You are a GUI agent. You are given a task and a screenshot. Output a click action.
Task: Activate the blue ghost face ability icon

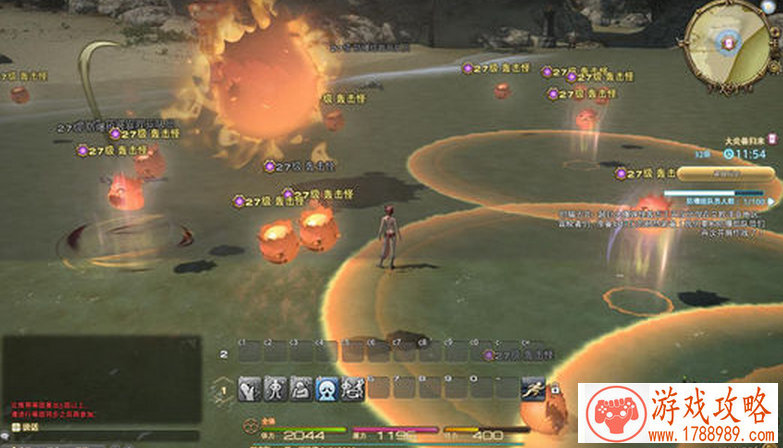326,388
